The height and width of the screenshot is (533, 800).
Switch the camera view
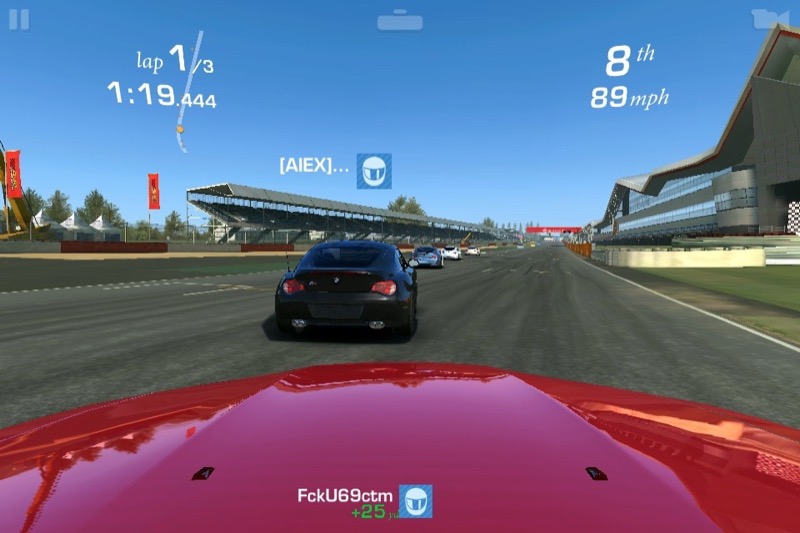pyautogui.click(x=764, y=19)
